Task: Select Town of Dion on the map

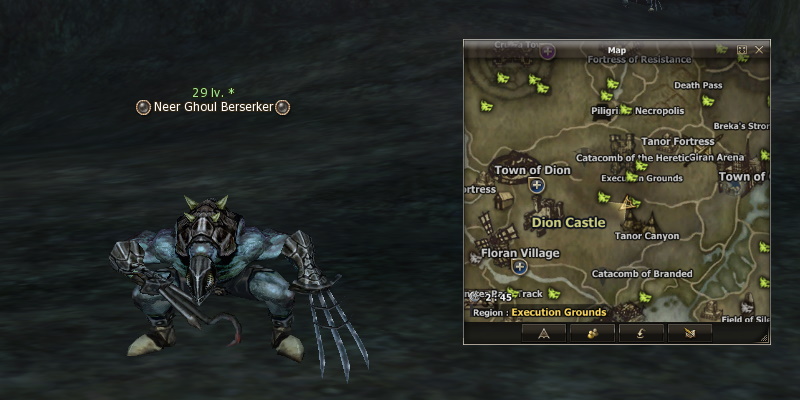Action: (532, 170)
